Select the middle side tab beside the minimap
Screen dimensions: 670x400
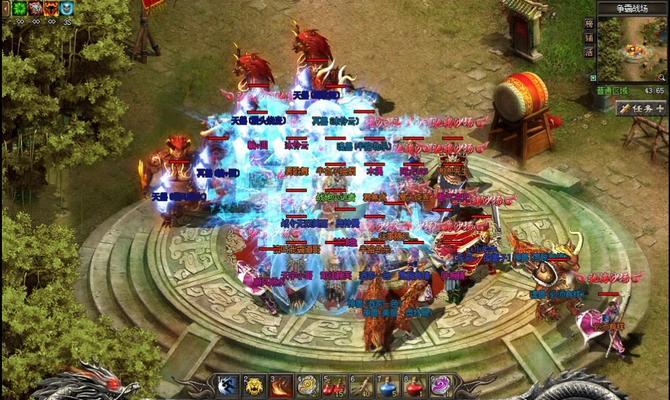(590, 36)
